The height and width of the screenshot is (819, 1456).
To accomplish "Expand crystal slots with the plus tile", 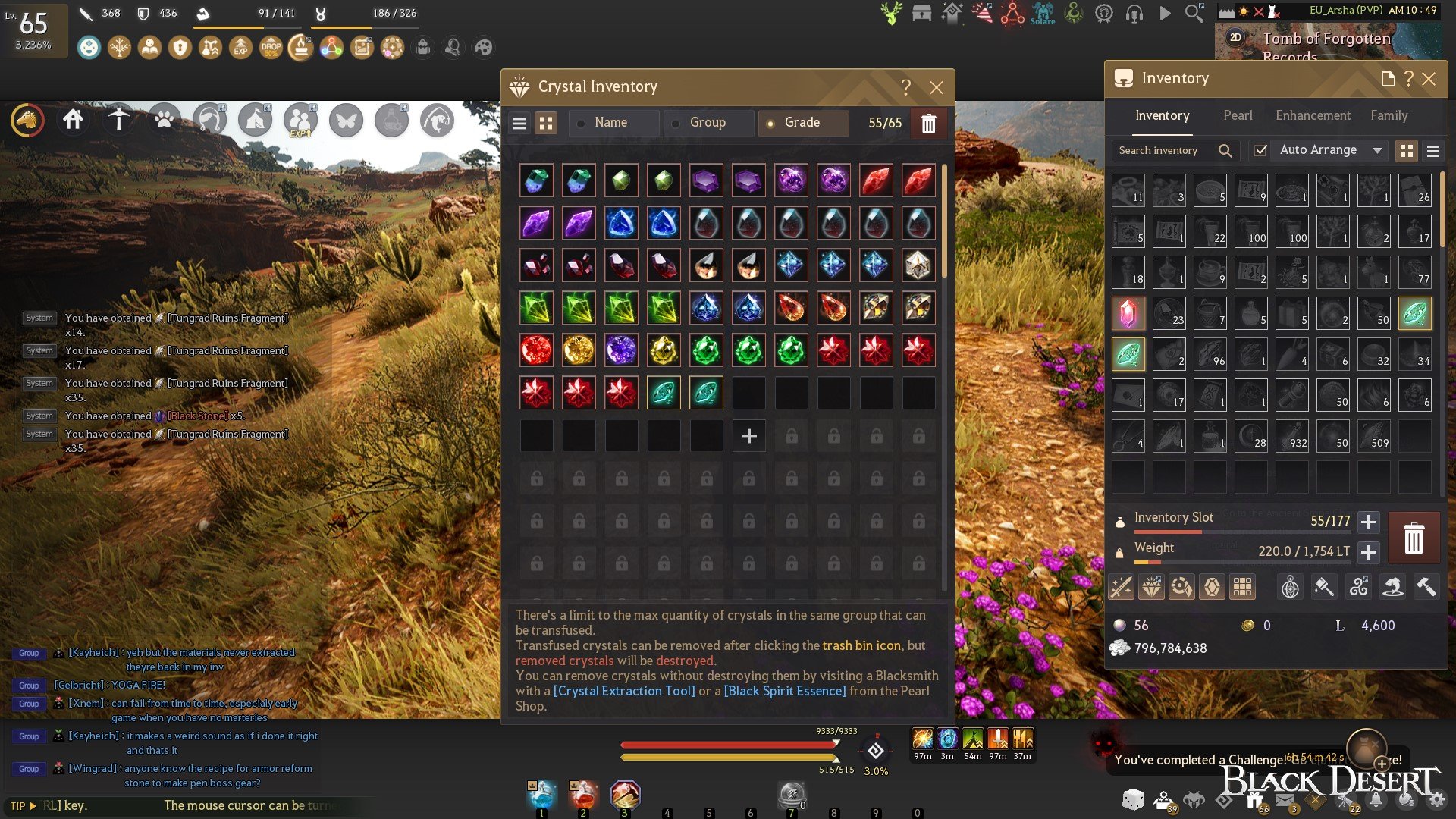I will [749, 436].
